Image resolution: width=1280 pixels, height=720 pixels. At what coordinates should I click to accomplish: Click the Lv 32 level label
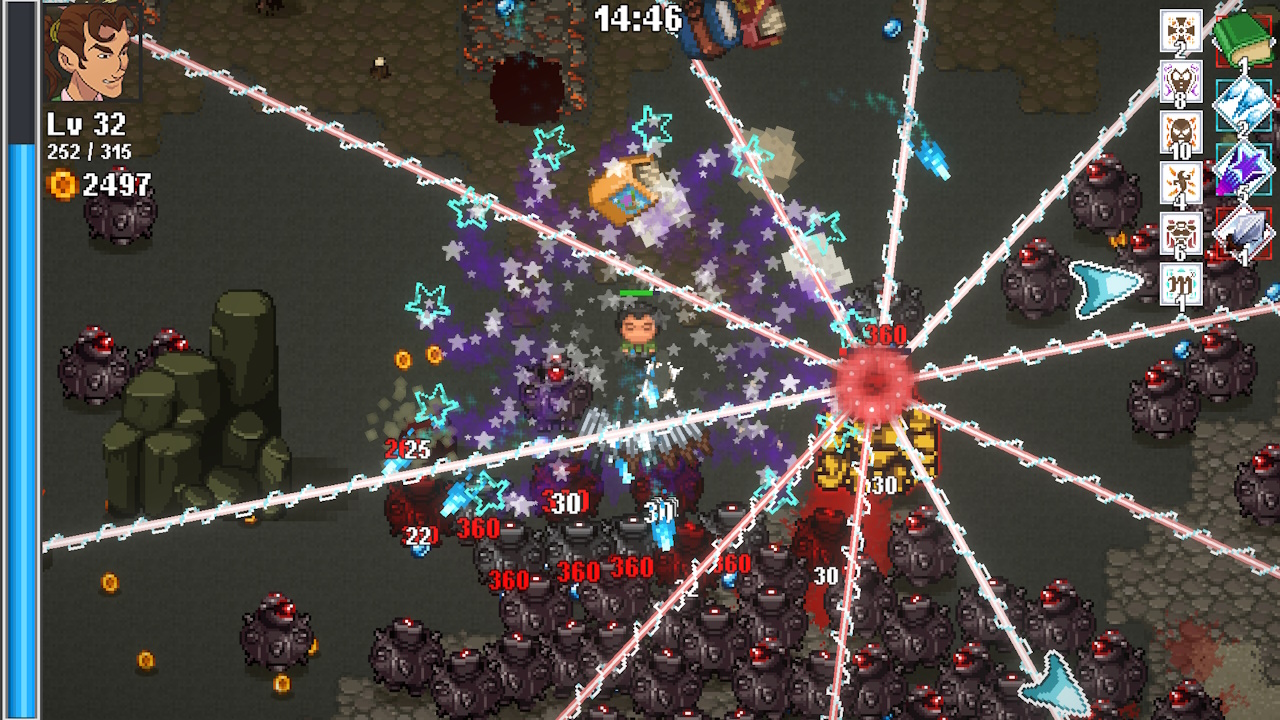point(85,126)
